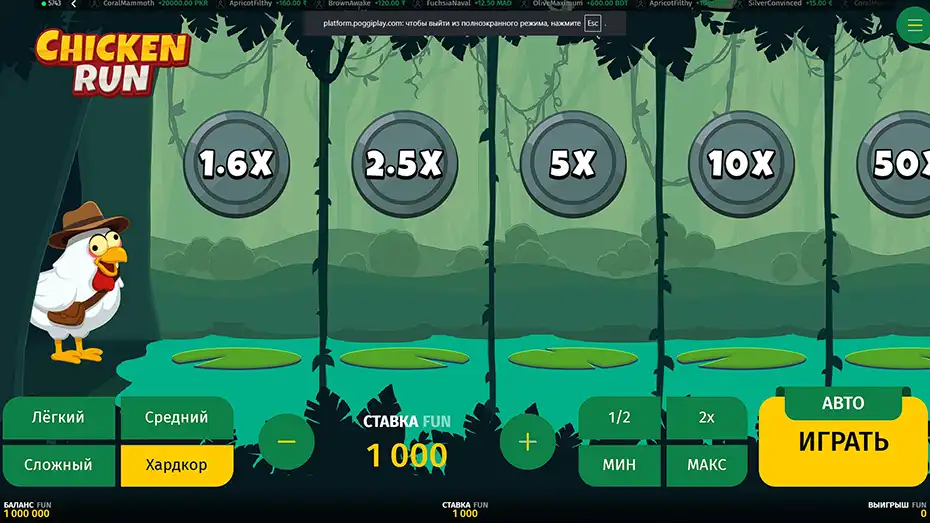Open the green hamburger menu
This screenshot has width=930, height=523.
point(912,26)
